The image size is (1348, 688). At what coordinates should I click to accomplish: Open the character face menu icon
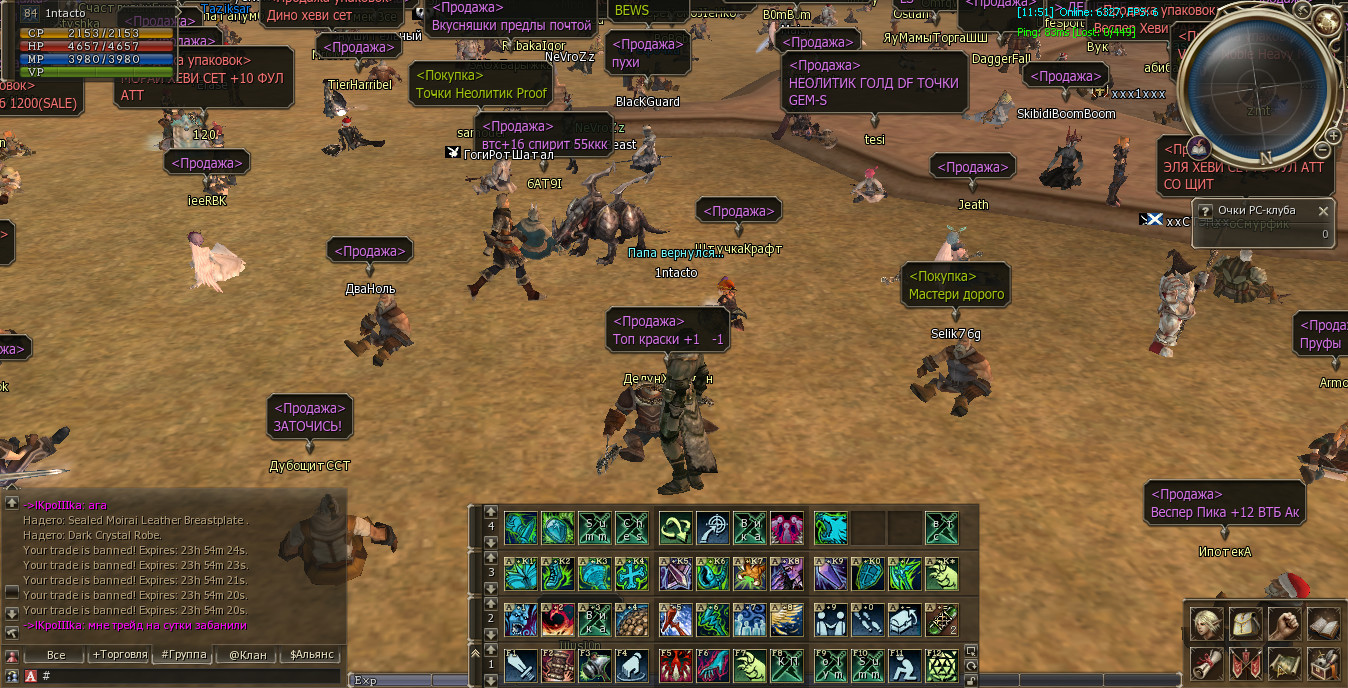(1206, 624)
